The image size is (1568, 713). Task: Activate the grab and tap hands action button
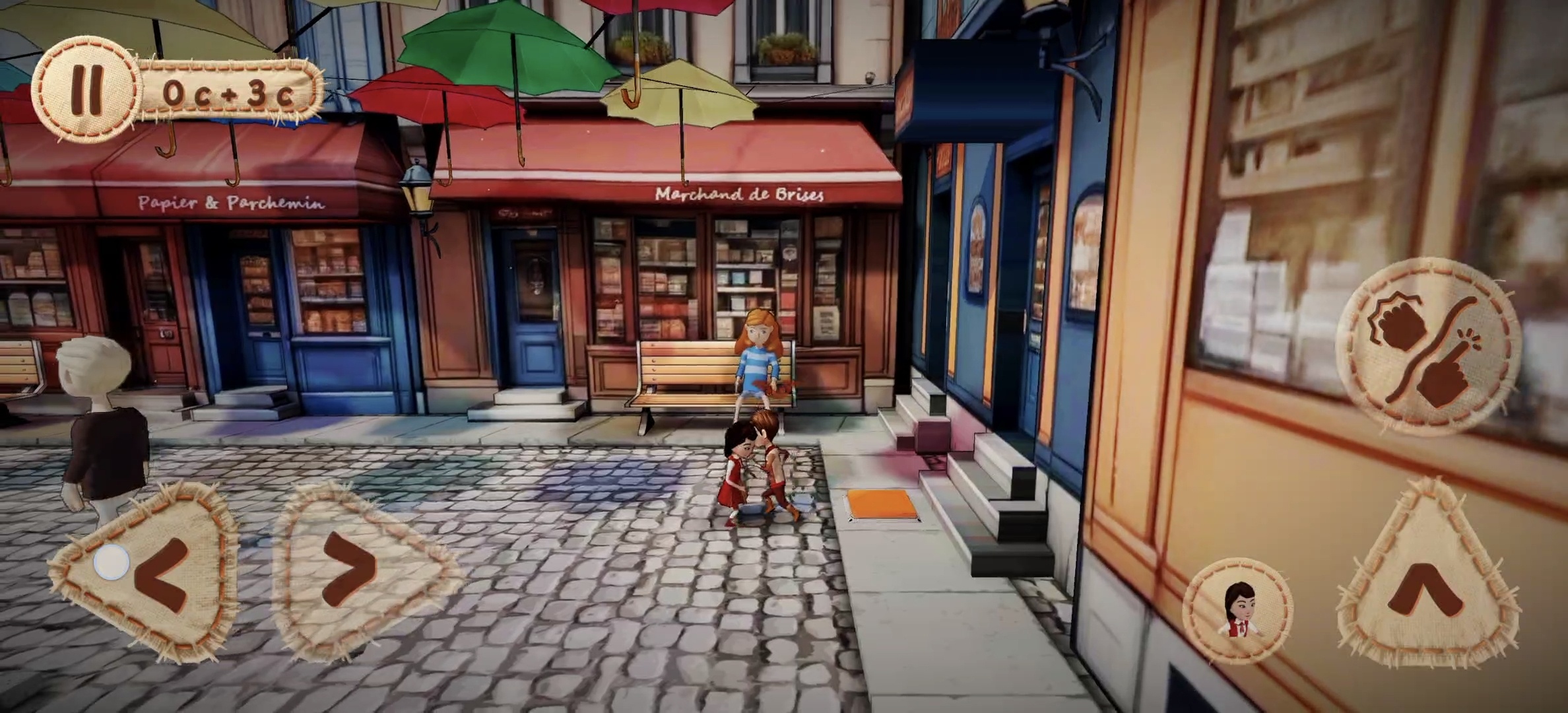point(1428,348)
